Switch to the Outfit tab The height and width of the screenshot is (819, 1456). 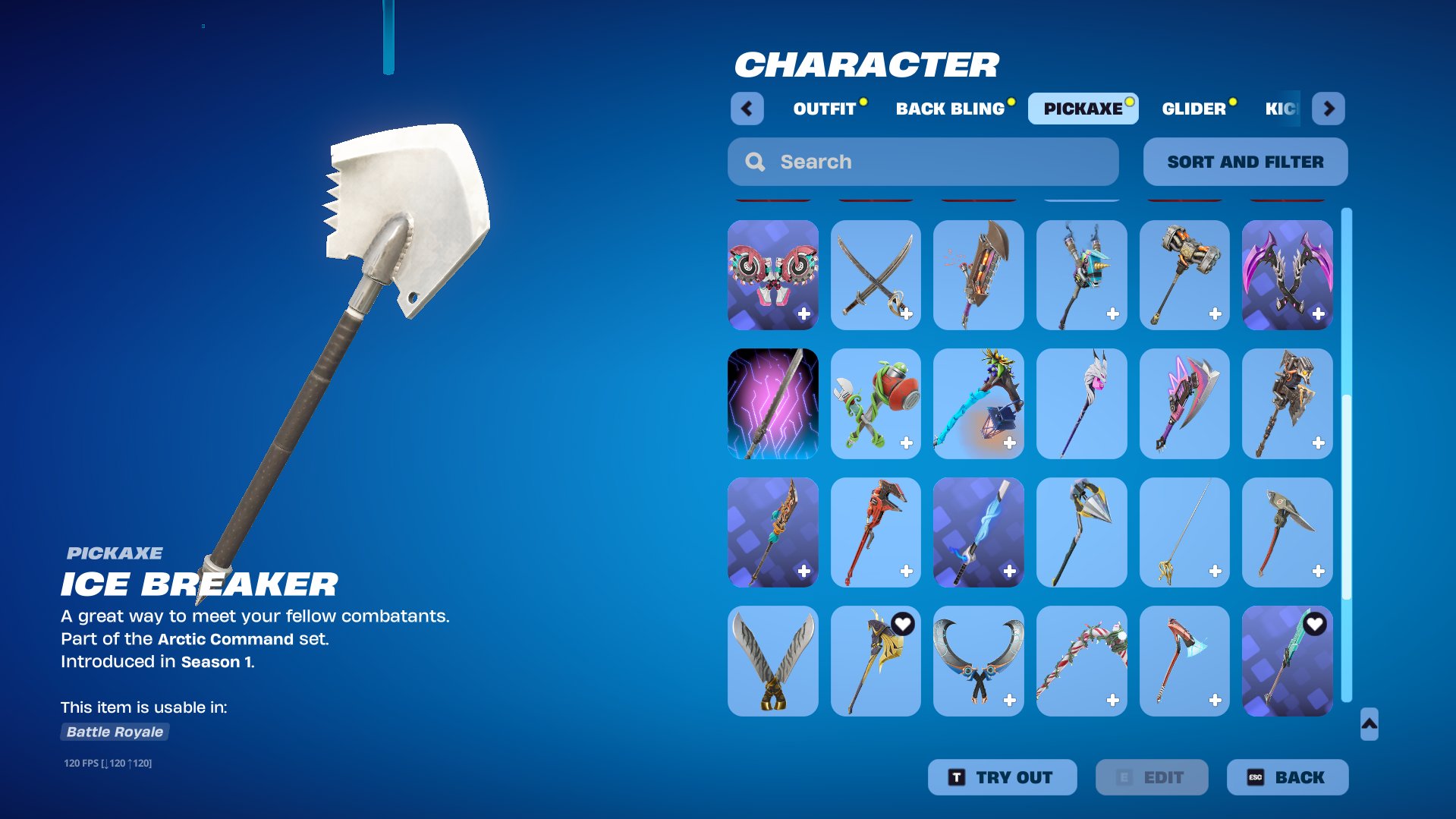point(825,109)
